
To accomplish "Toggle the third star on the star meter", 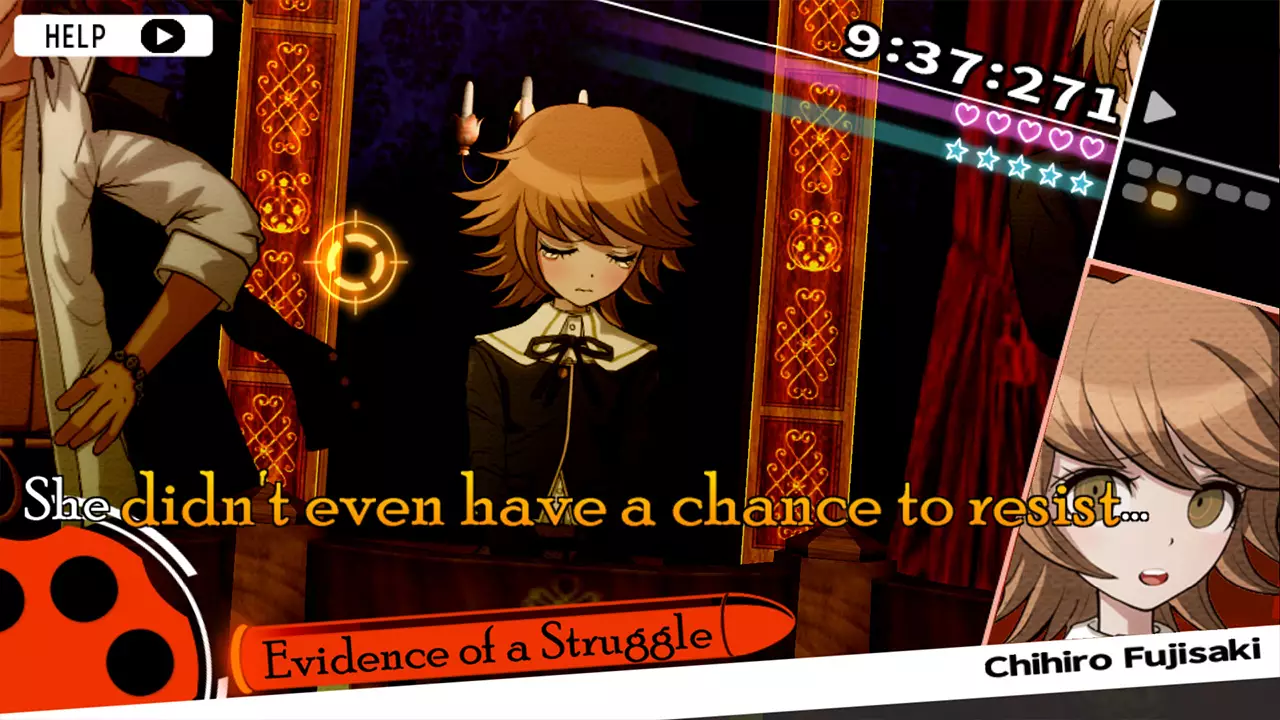I will point(1017,167).
